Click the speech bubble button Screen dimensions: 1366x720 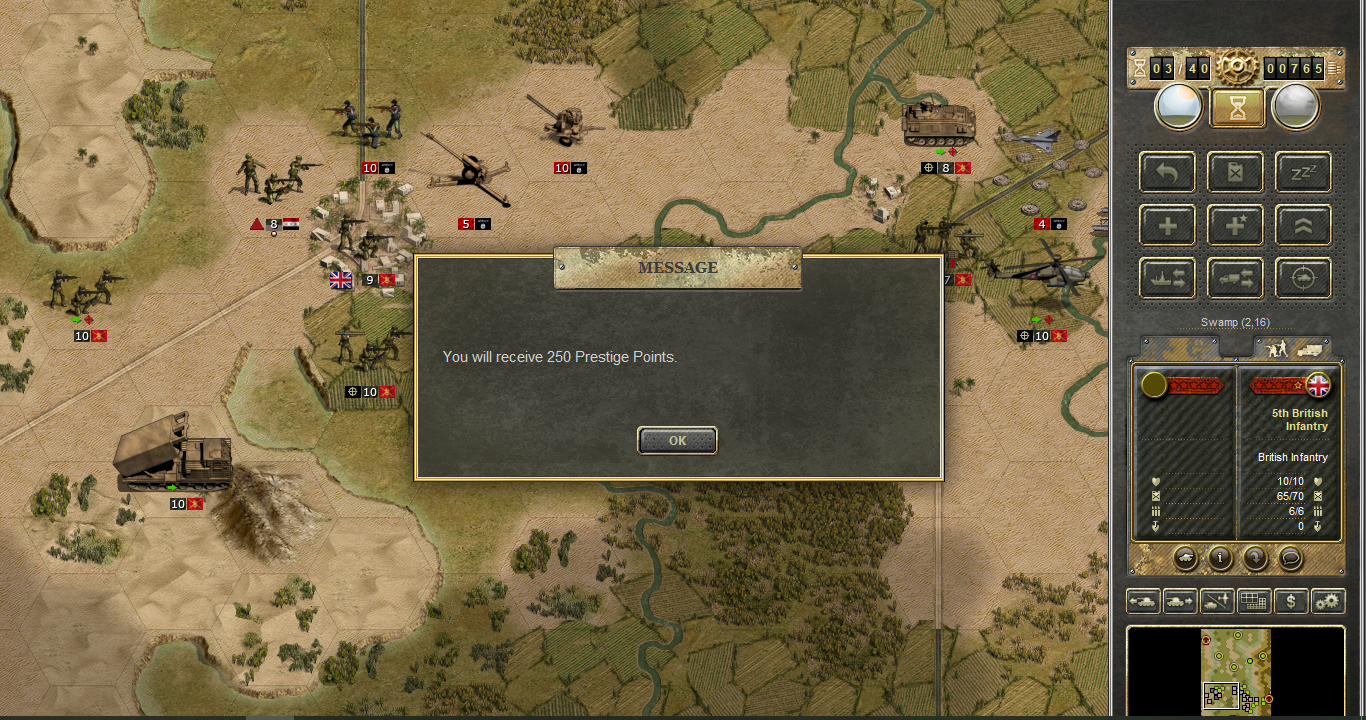pyautogui.click(x=1290, y=558)
